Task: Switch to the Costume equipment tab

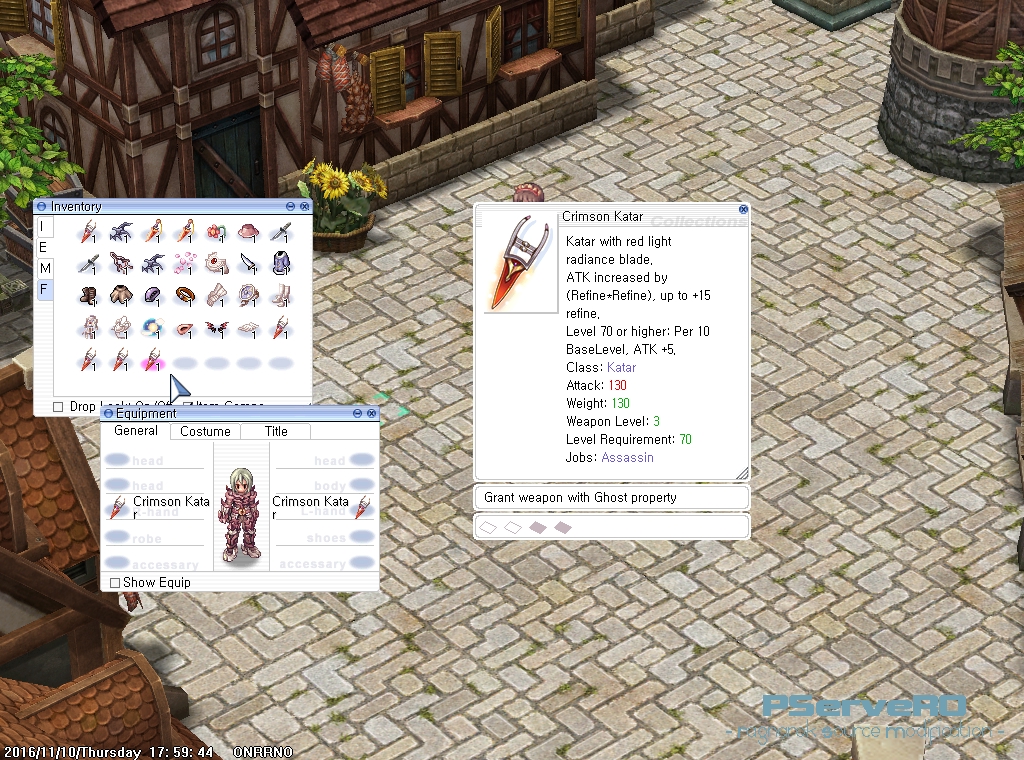Action: (205, 432)
